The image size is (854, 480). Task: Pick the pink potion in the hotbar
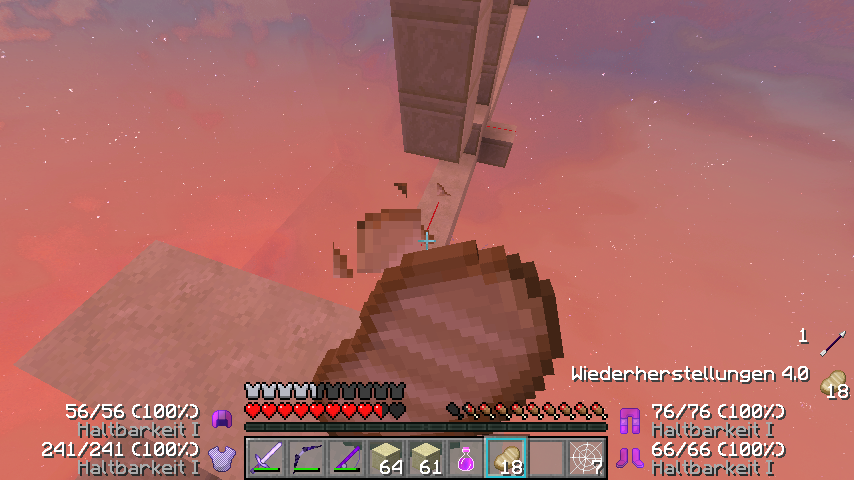tap(466, 459)
